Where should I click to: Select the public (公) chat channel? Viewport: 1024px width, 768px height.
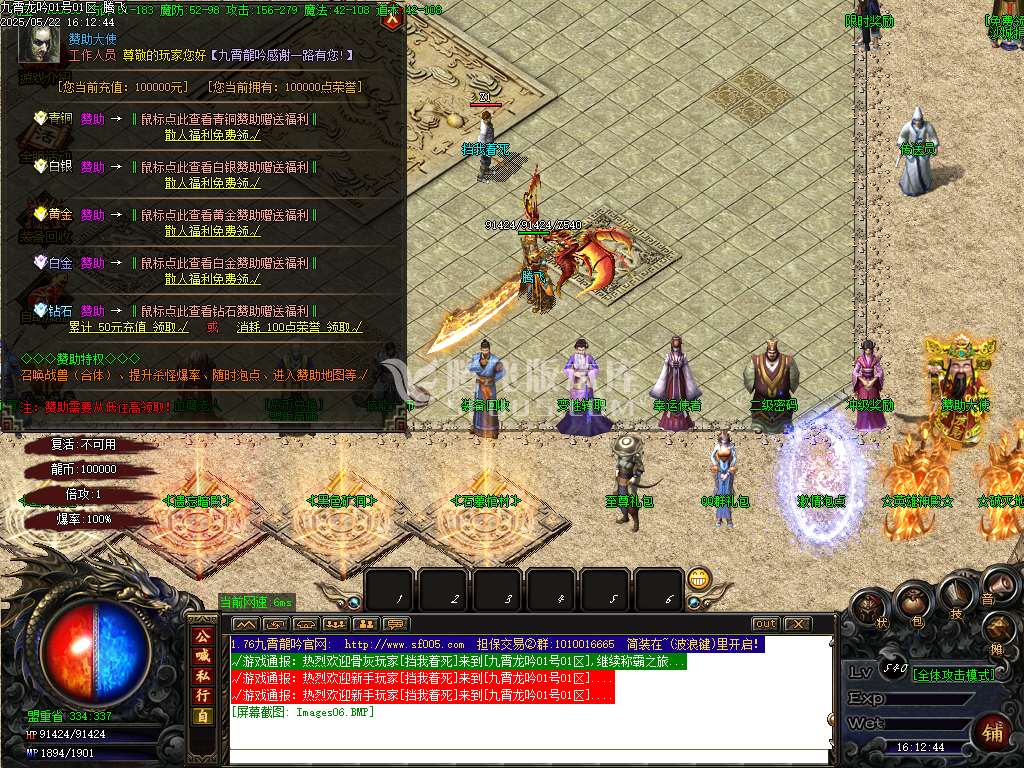[x=202, y=635]
